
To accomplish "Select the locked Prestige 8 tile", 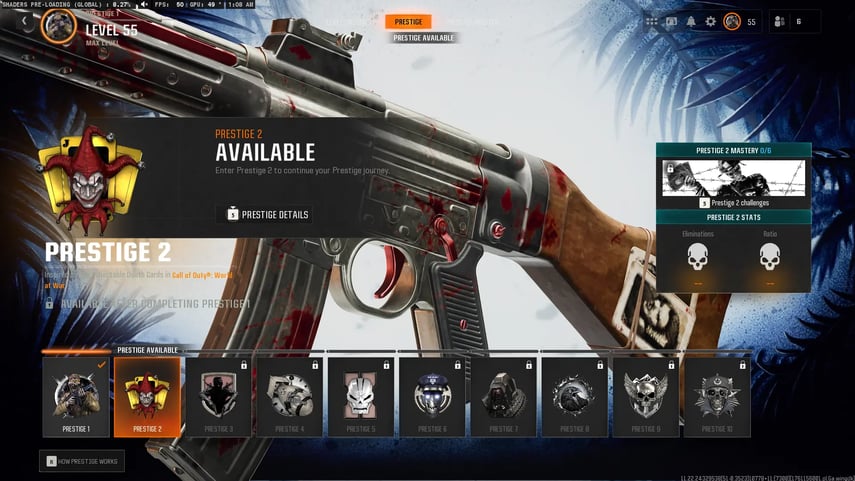I will pyautogui.click(x=574, y=397).
